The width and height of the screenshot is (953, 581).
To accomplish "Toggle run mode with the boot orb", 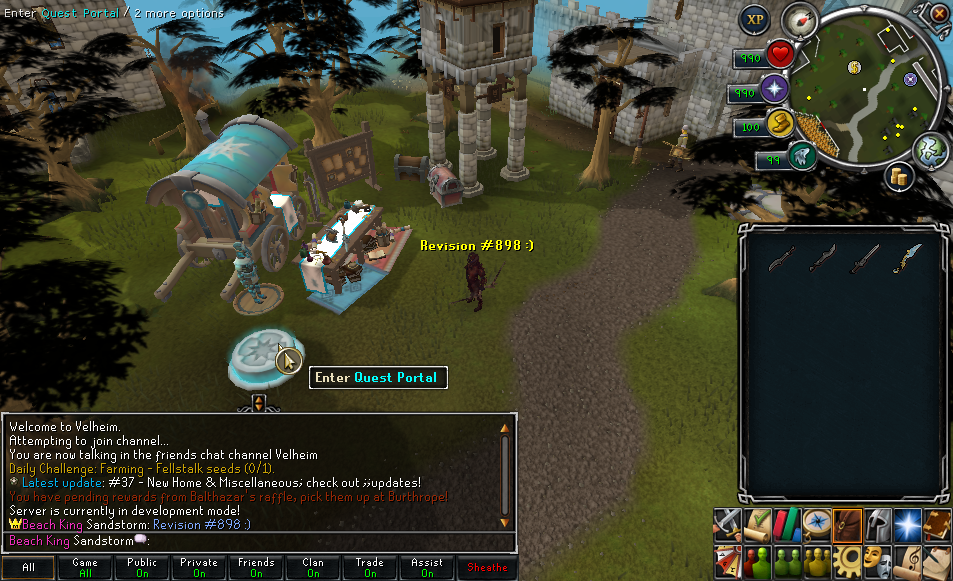I will tap(779, 124).
